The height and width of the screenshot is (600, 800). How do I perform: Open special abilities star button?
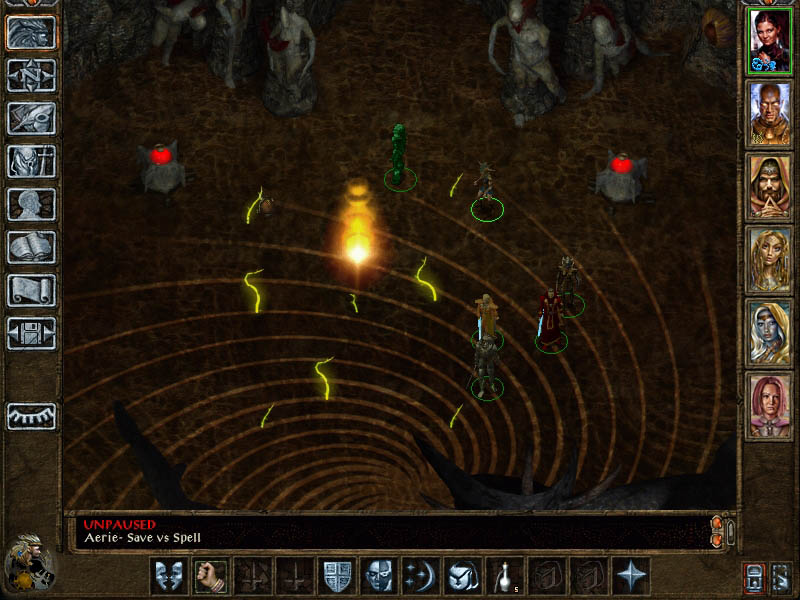coord(630,576)
